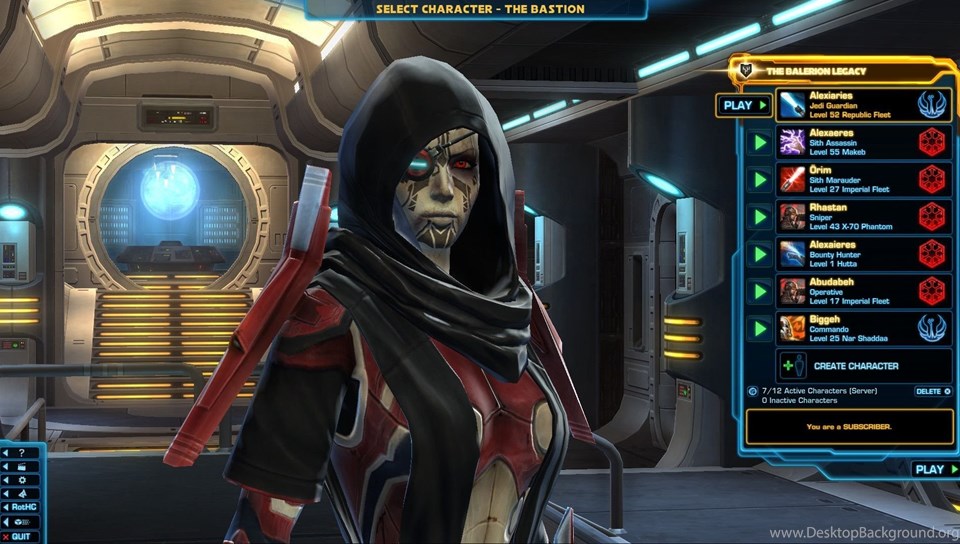Viewport: 960px width, 544px height.
Task: Click the Play button beside Alexiaries
Action: [743, 105]
